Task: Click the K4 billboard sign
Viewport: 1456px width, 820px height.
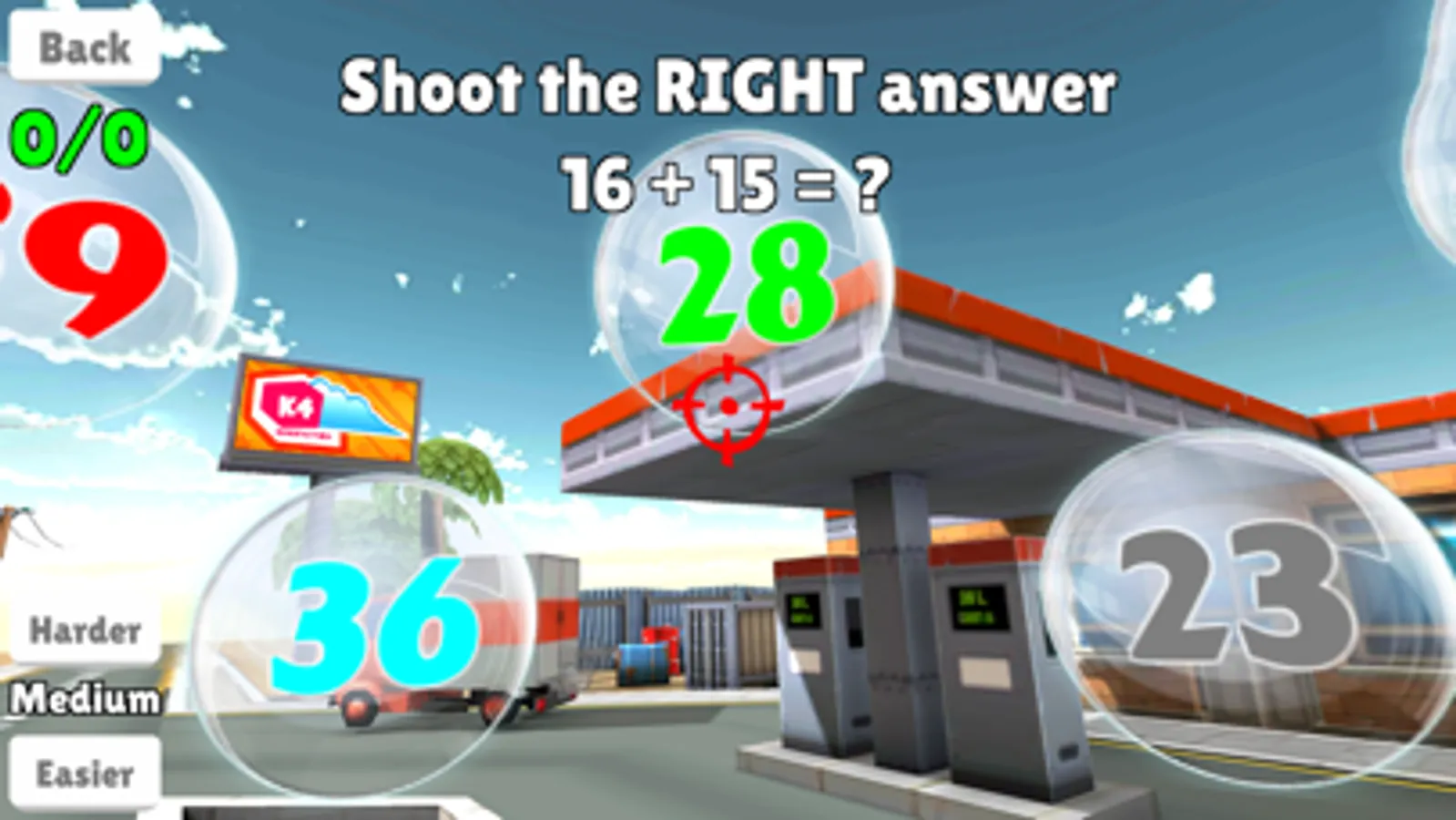Action: [328, 410]
